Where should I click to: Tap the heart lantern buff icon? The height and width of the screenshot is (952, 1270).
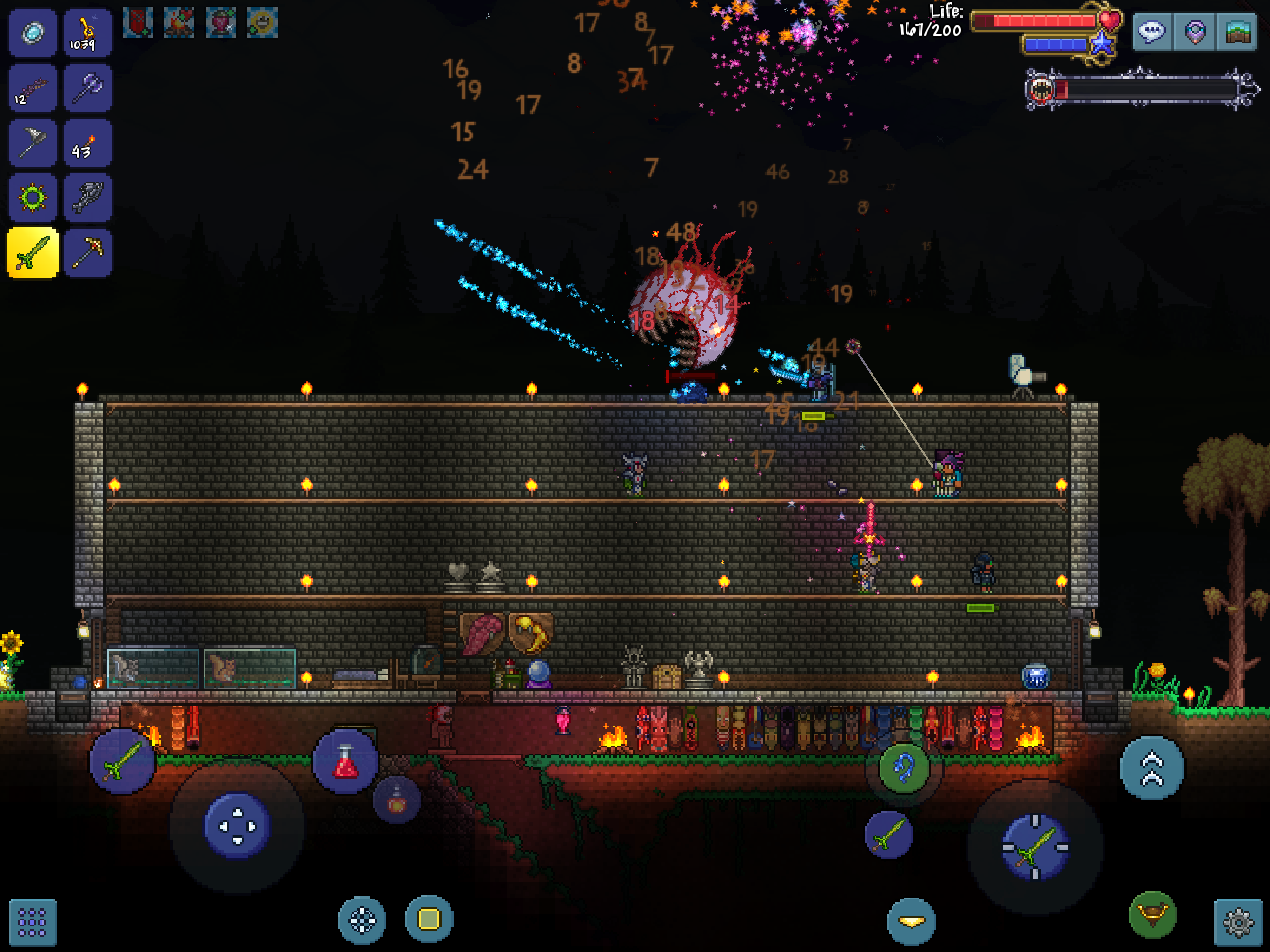pos(221,23)
